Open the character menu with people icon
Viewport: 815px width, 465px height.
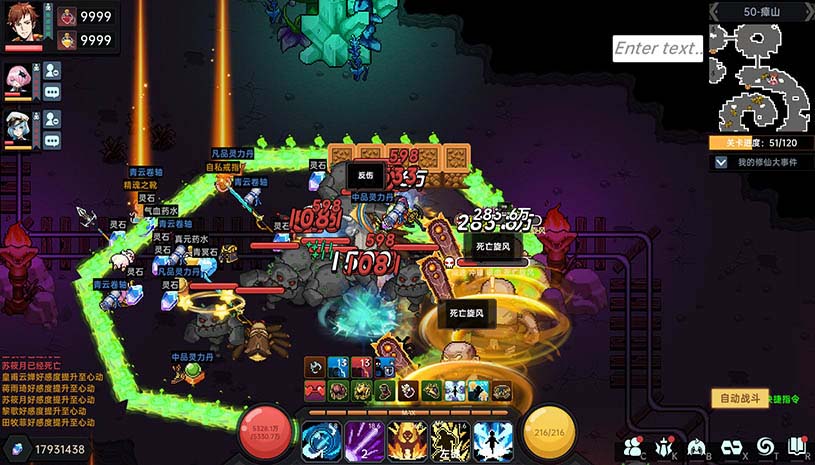click(x=632, y=447)
